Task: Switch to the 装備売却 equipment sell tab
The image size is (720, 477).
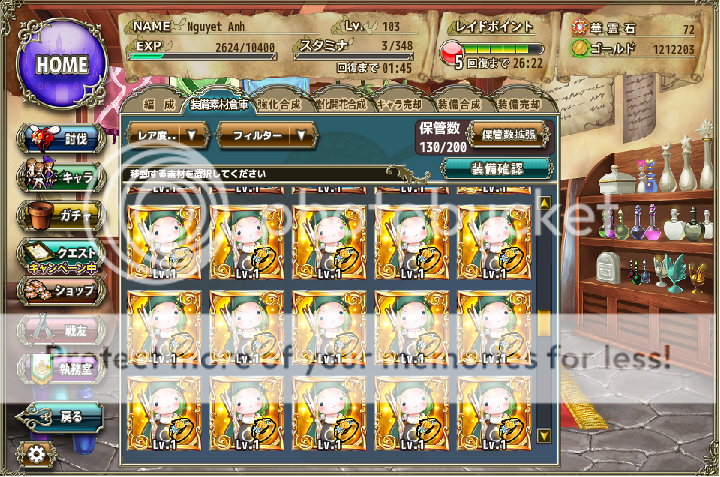Action: coord(517,104)
